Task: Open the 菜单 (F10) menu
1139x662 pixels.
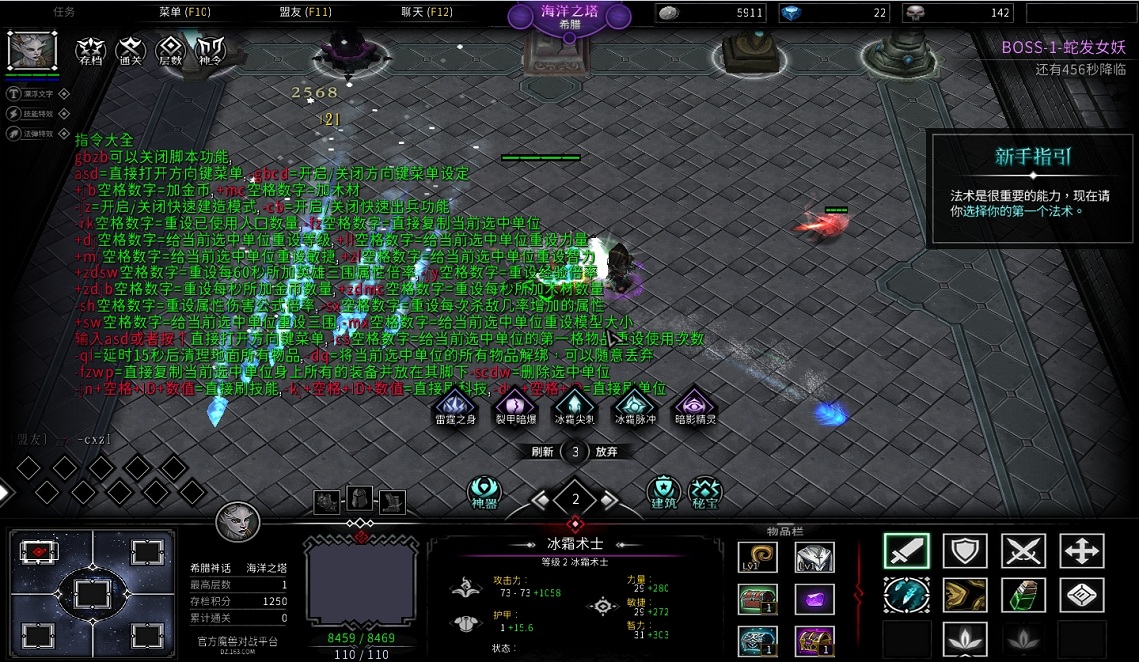Action: [185, 13]
